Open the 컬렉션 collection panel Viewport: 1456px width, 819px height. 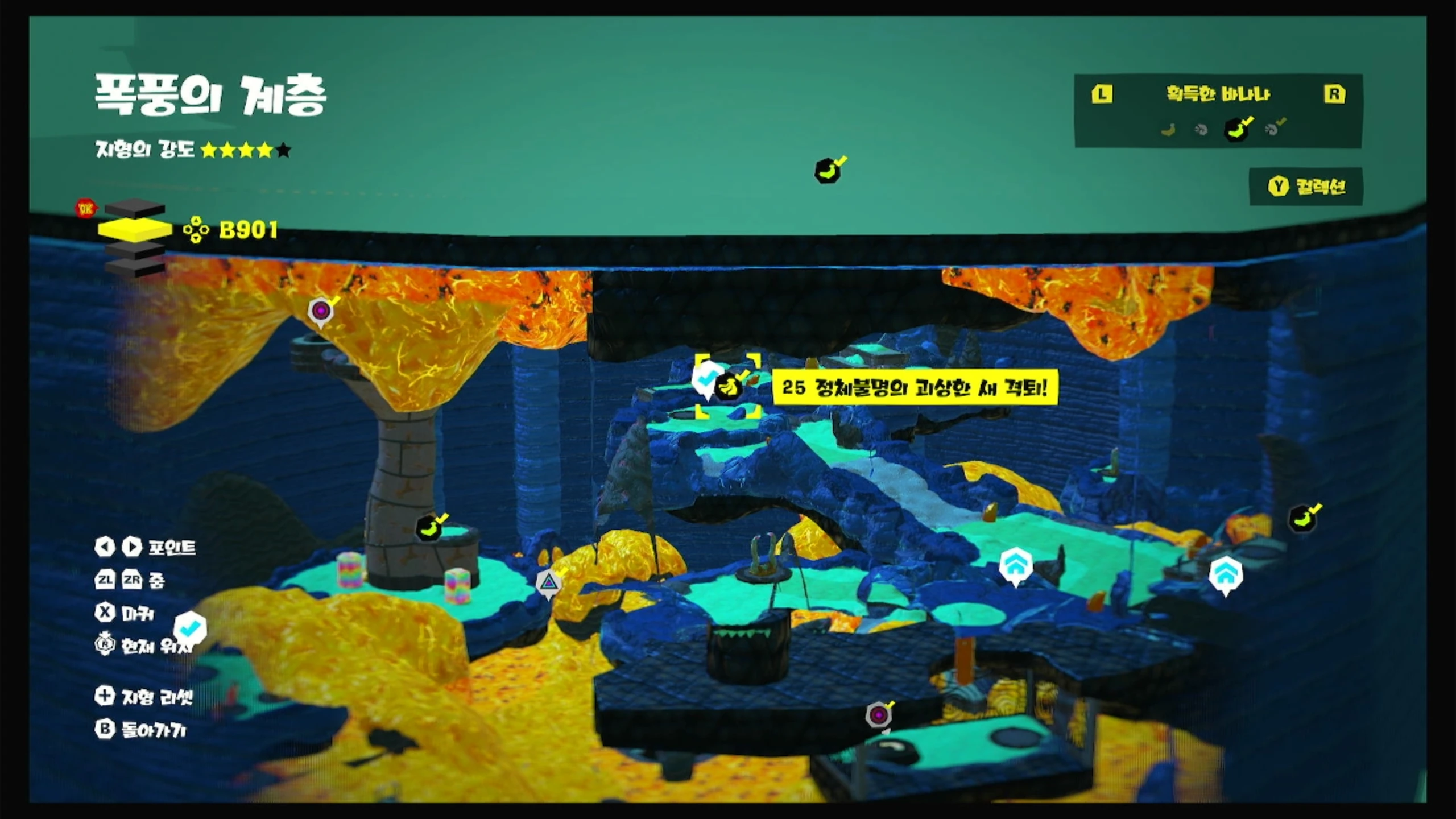[1306, 187]
